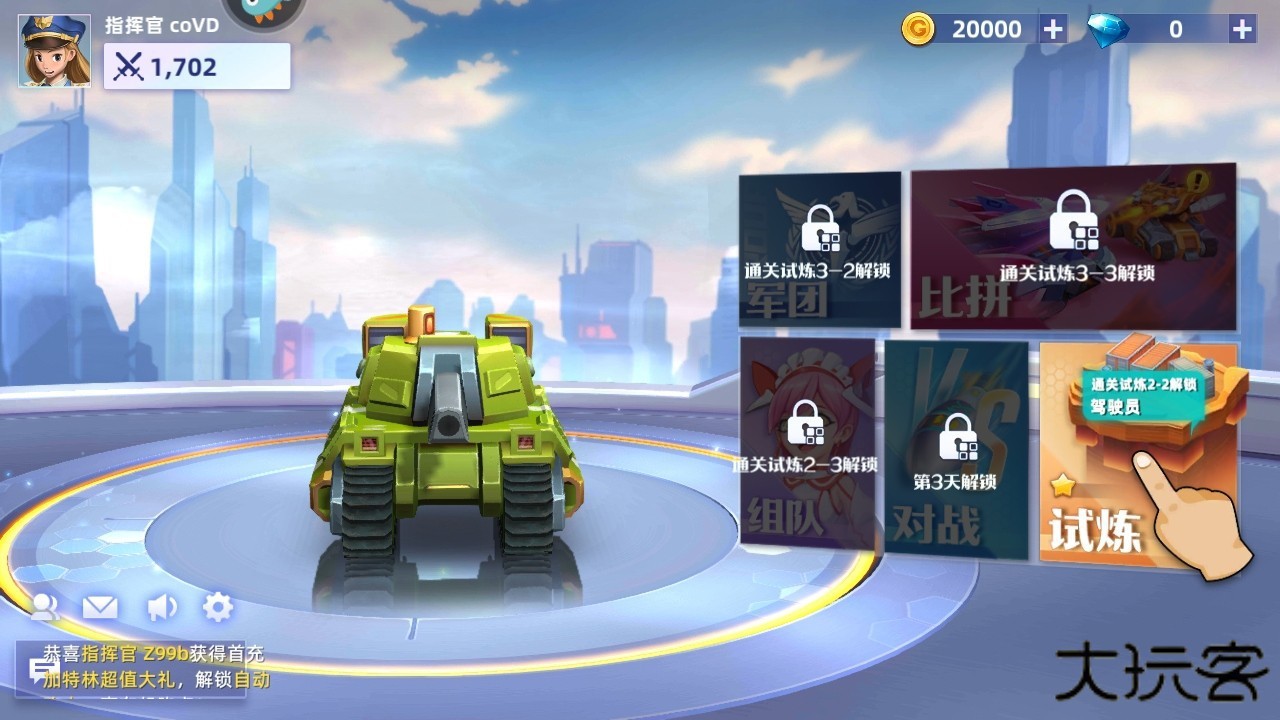This screenshot has width=1280, height=720.
Task: Click the combat power 1,702 panel
Action: tap(197, 67)
